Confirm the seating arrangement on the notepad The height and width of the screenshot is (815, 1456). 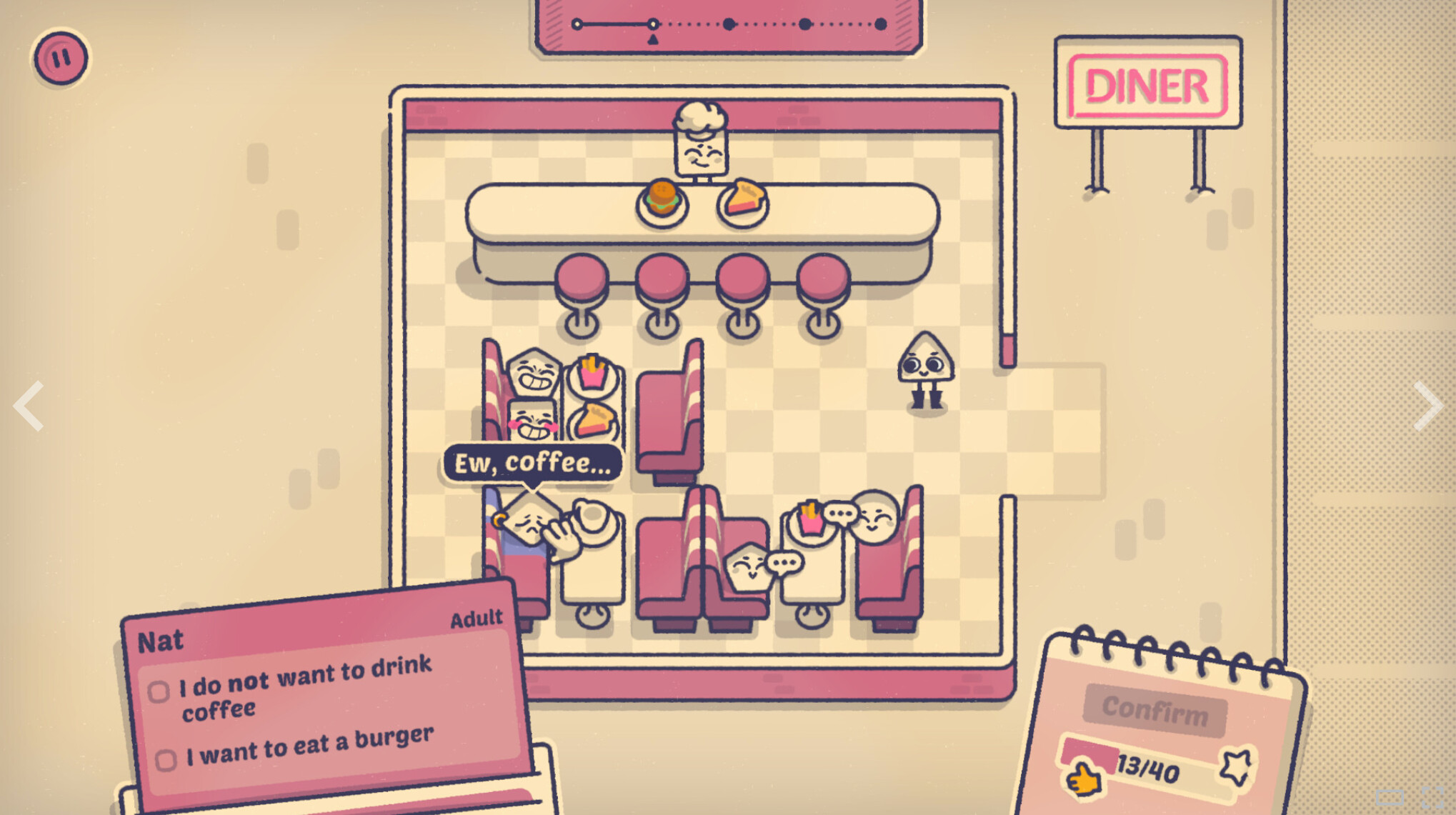pos(1155,709)
